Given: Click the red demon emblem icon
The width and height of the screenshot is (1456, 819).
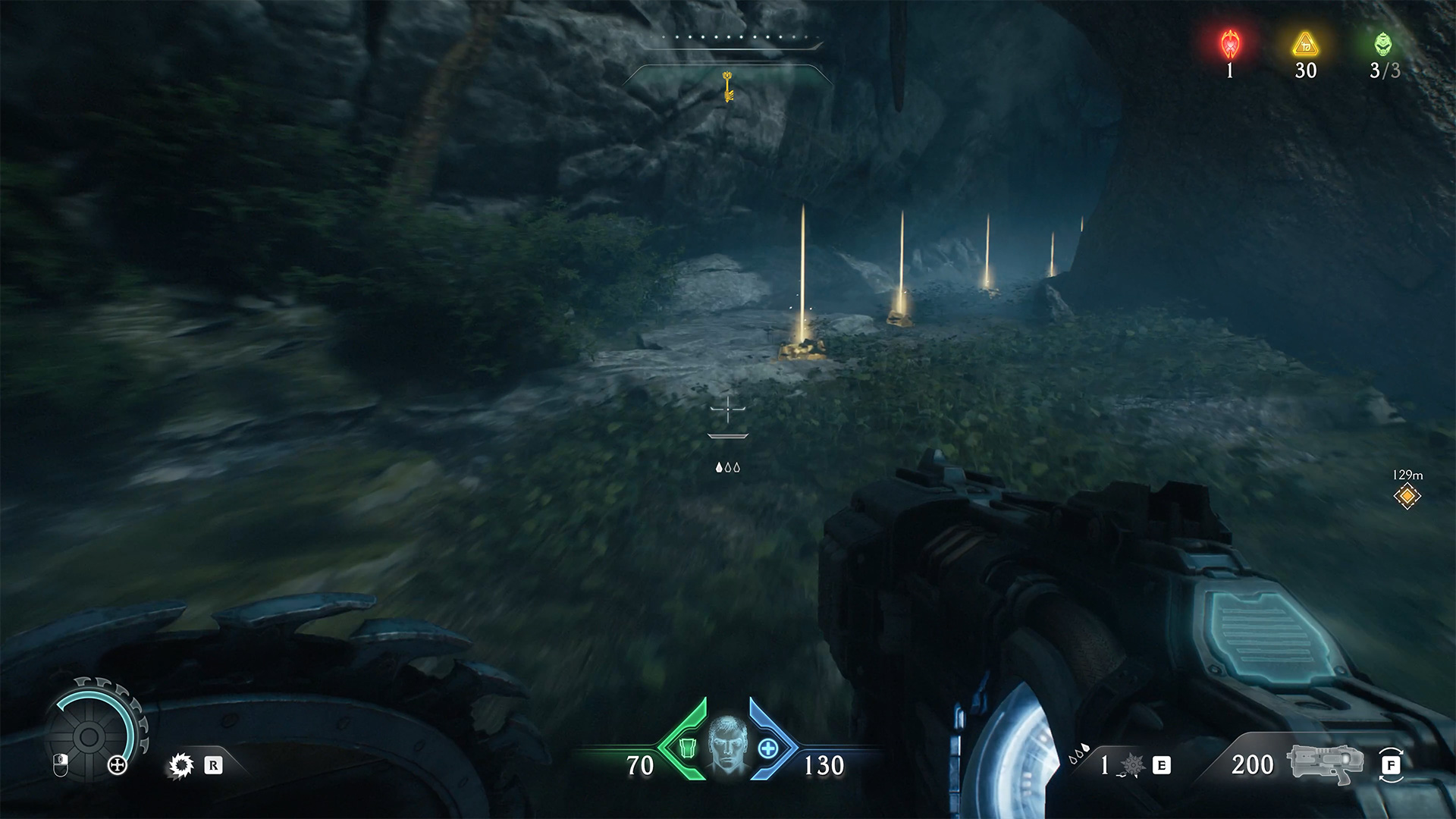Looking at the screenshot, I should click(1229, 45).
